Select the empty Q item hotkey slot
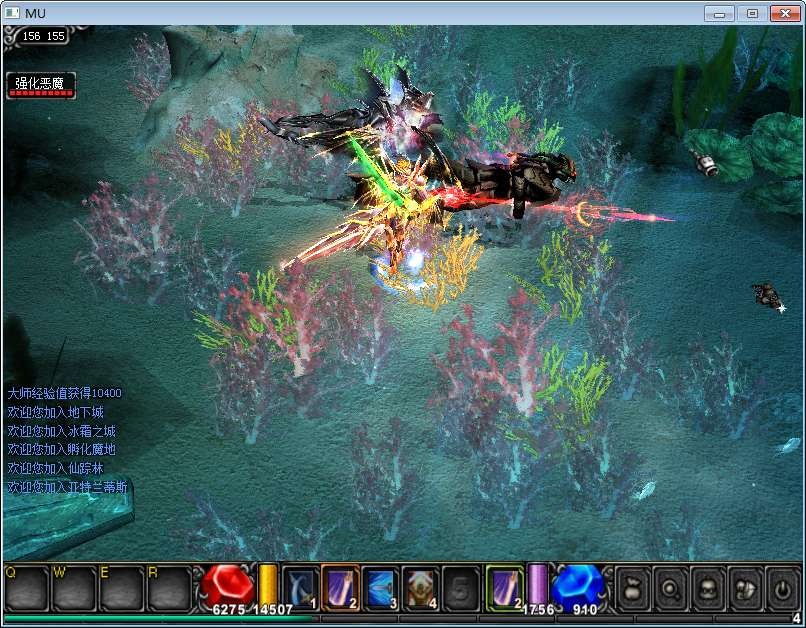Image resolution: width=806 pixels, height=628 pixels. 26,588
